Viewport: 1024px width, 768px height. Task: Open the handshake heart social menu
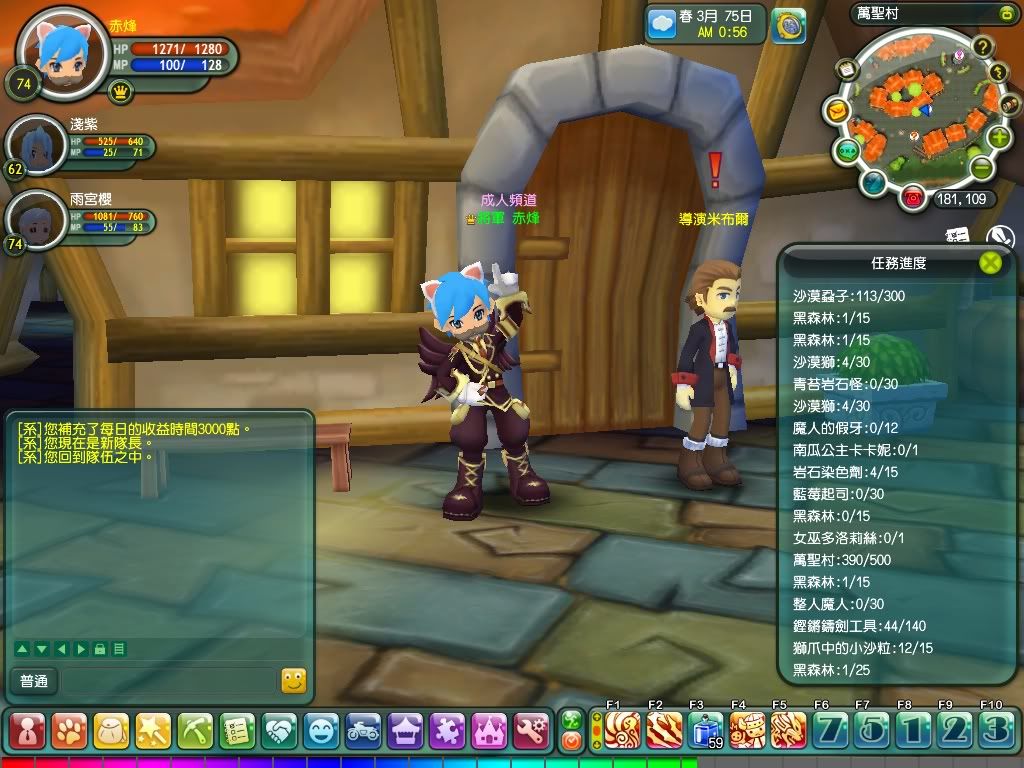[279, 730]
